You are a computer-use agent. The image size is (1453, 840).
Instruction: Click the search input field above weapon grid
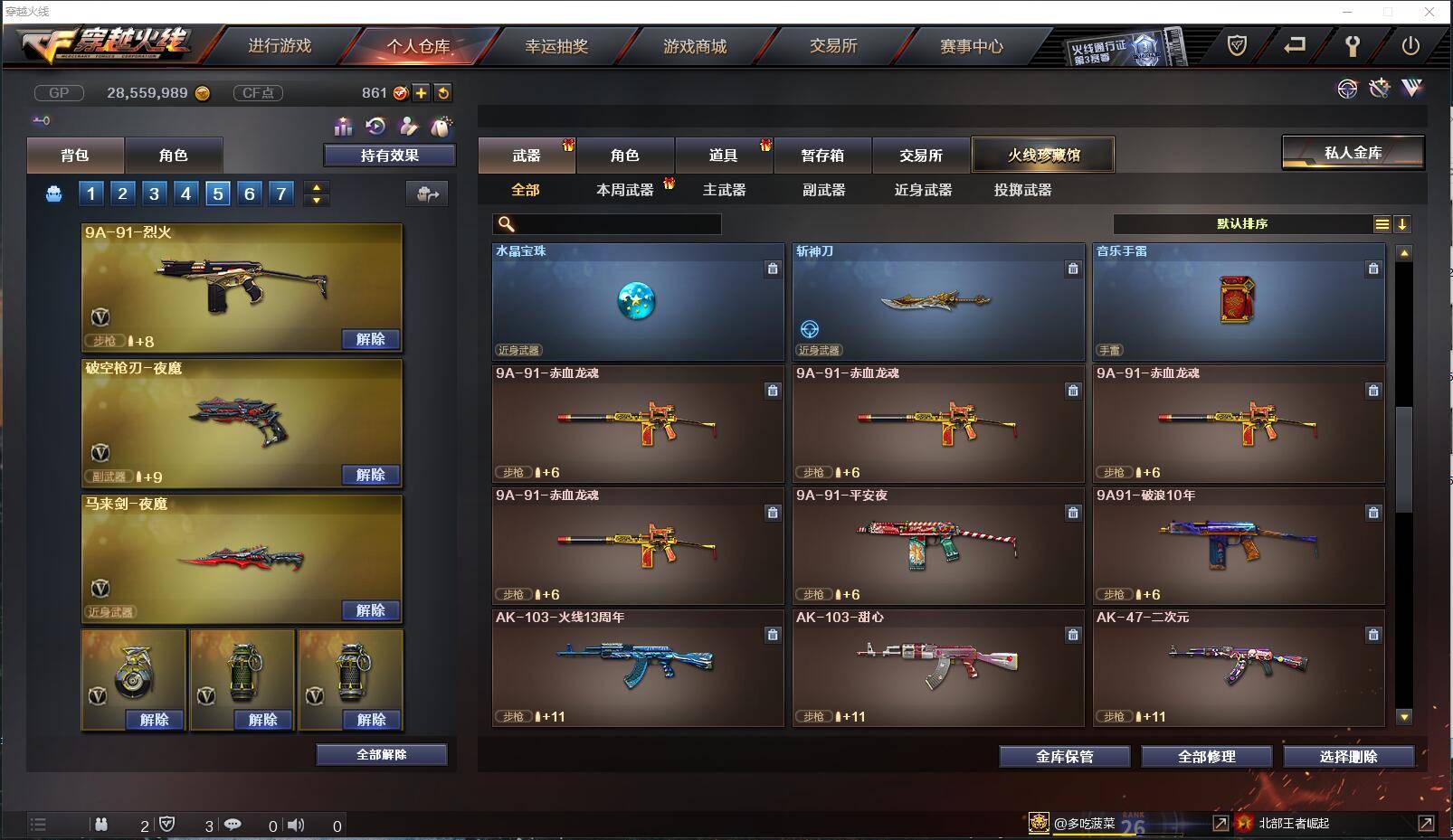coord(606,222)
